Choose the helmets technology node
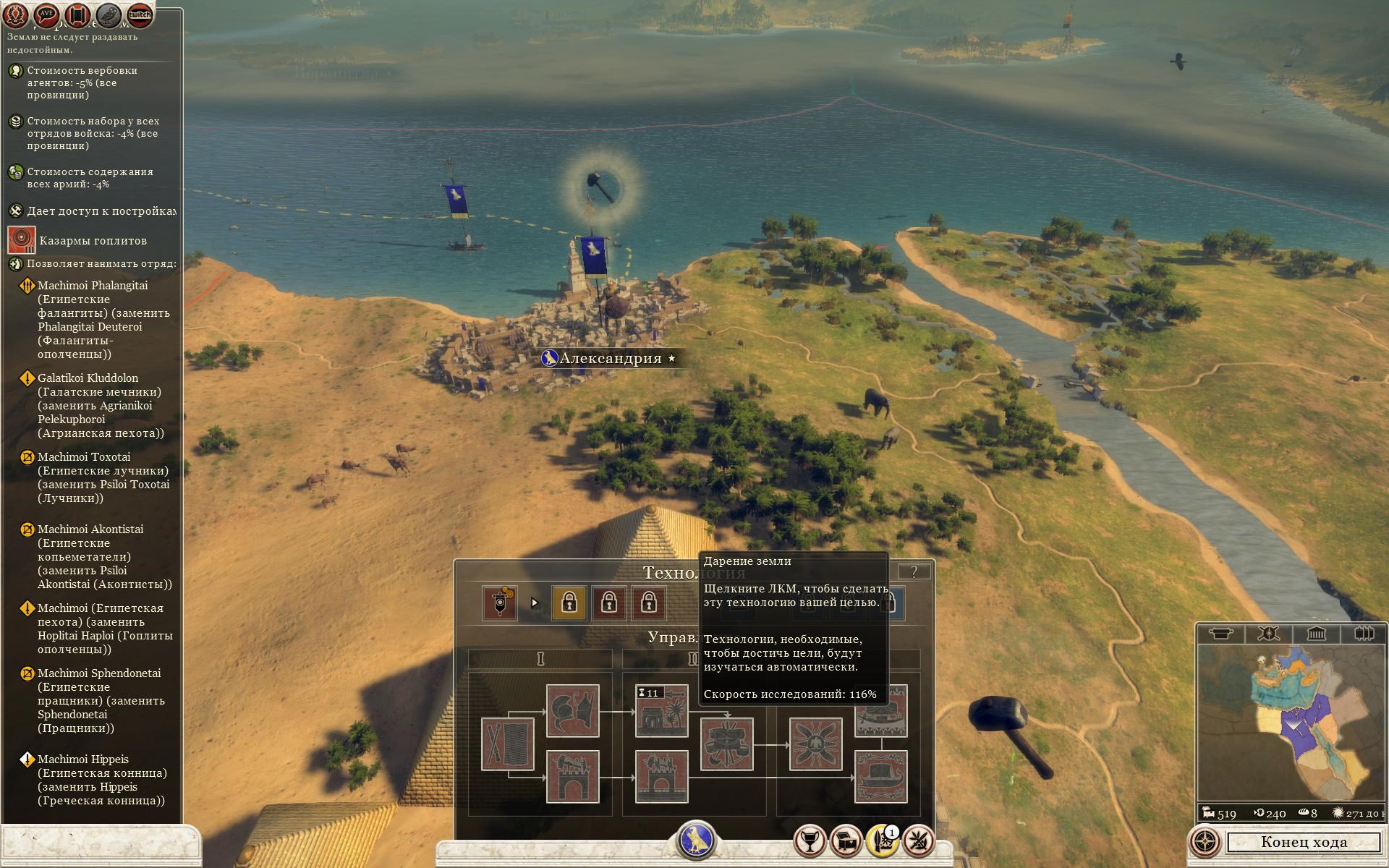 pos(572,711)
